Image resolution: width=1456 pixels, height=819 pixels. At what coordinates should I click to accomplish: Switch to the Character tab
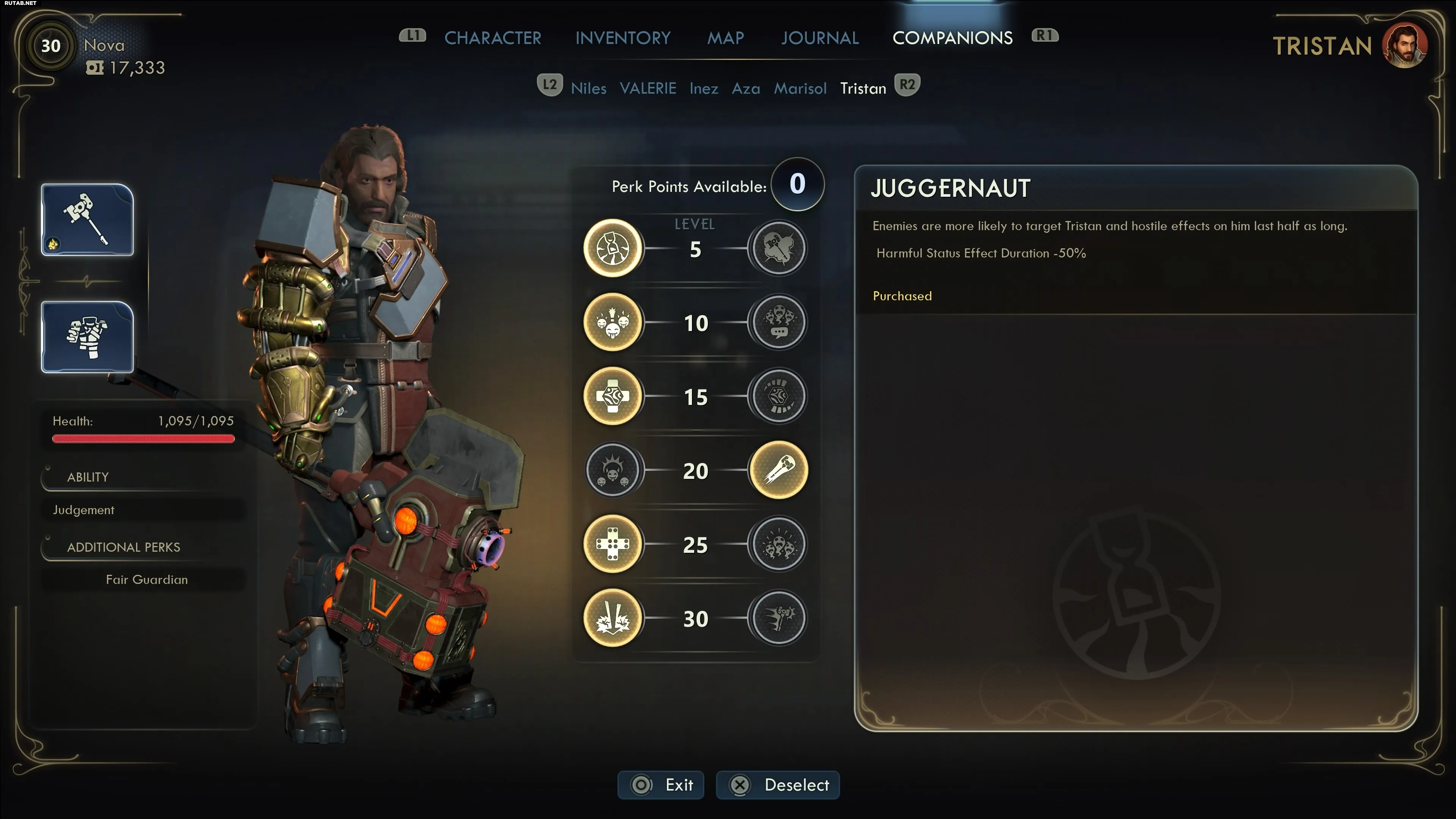click(x=492, y=38)
